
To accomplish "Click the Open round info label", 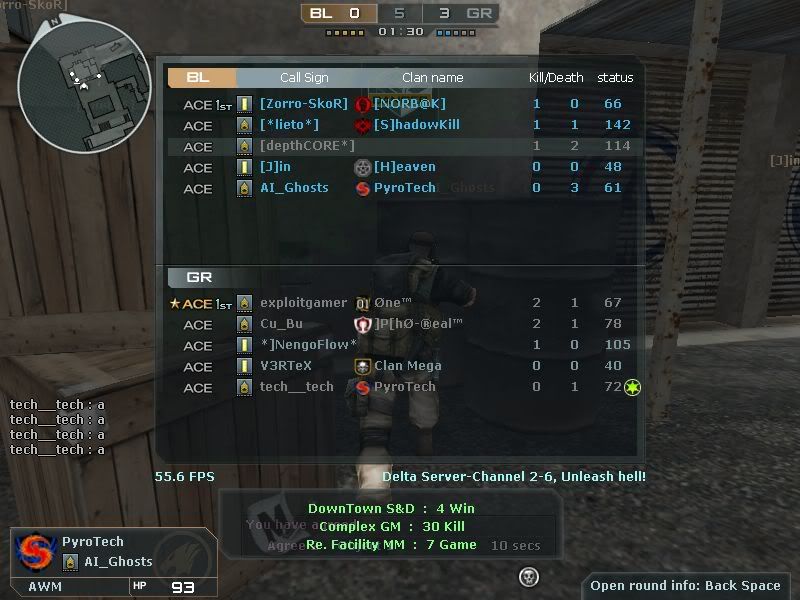I will pos(685,586).
